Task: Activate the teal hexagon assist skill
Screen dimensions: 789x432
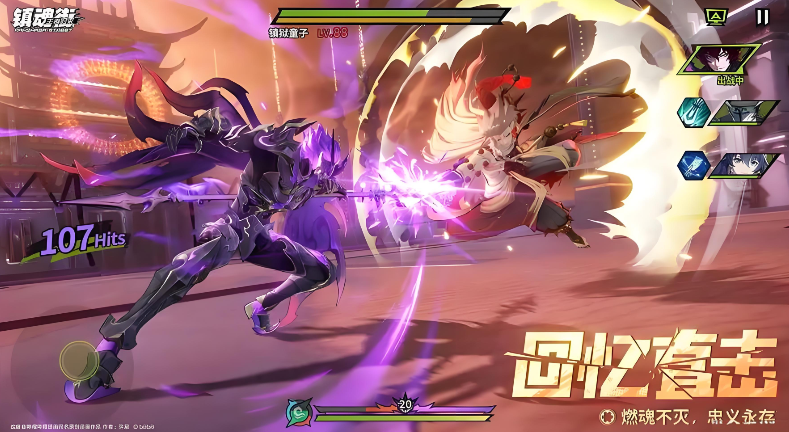Action: point(693,112)
